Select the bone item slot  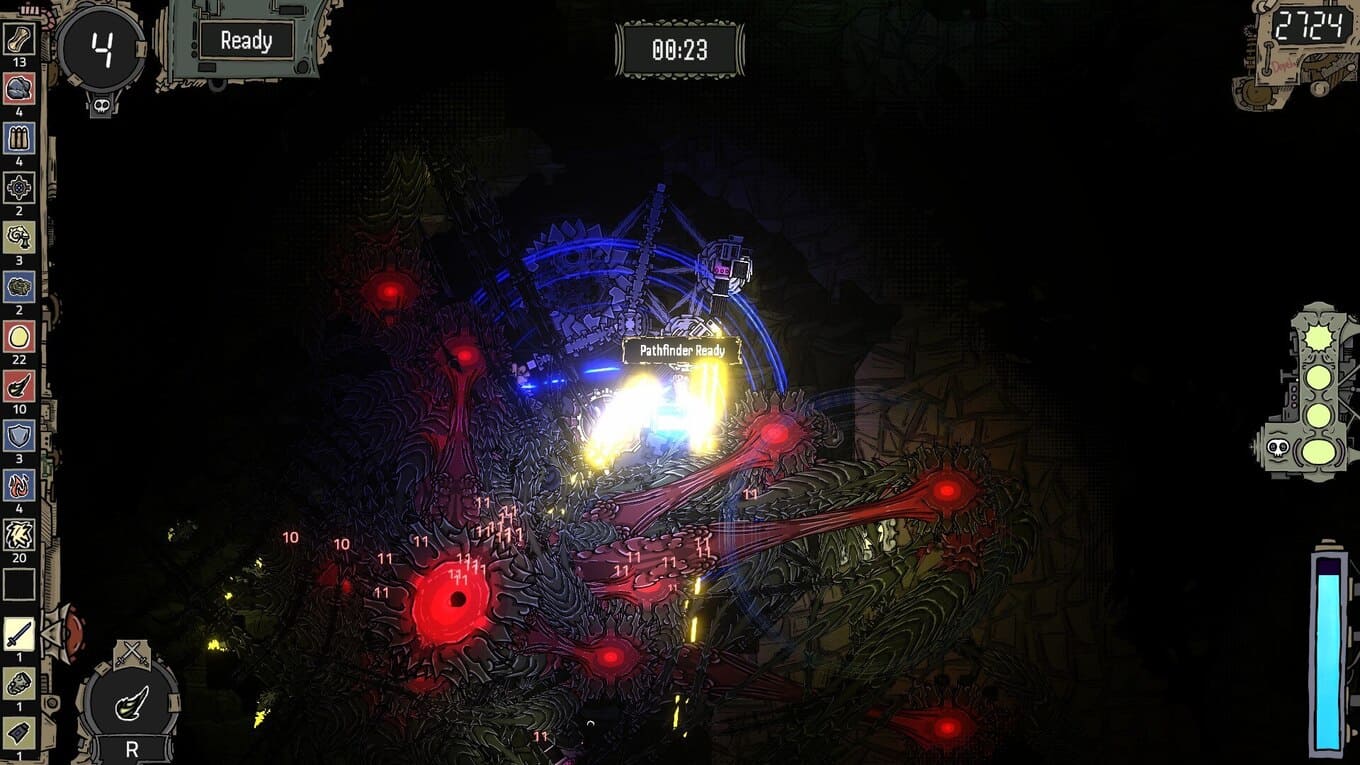[x=19, y=40]
